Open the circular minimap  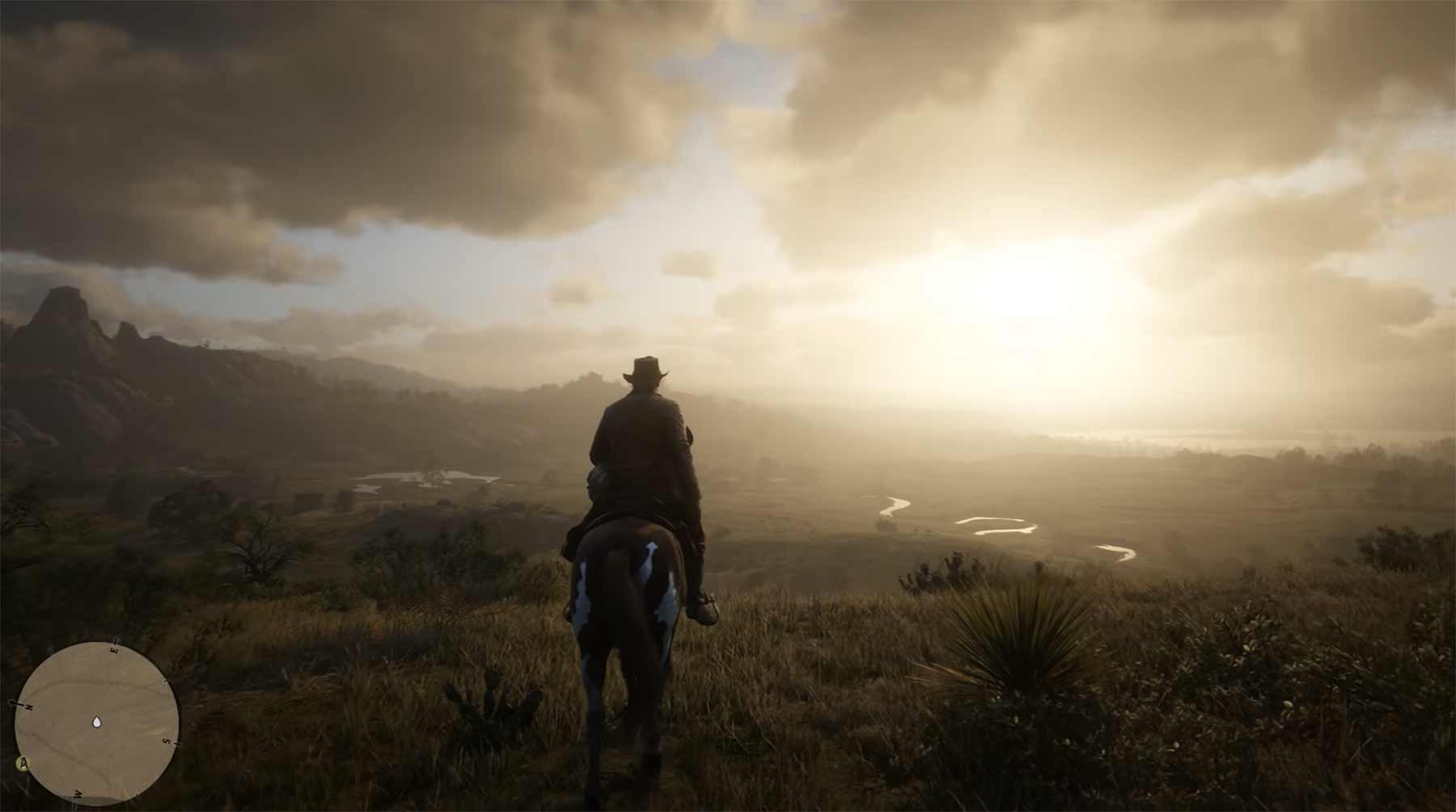tap(97, 722)
